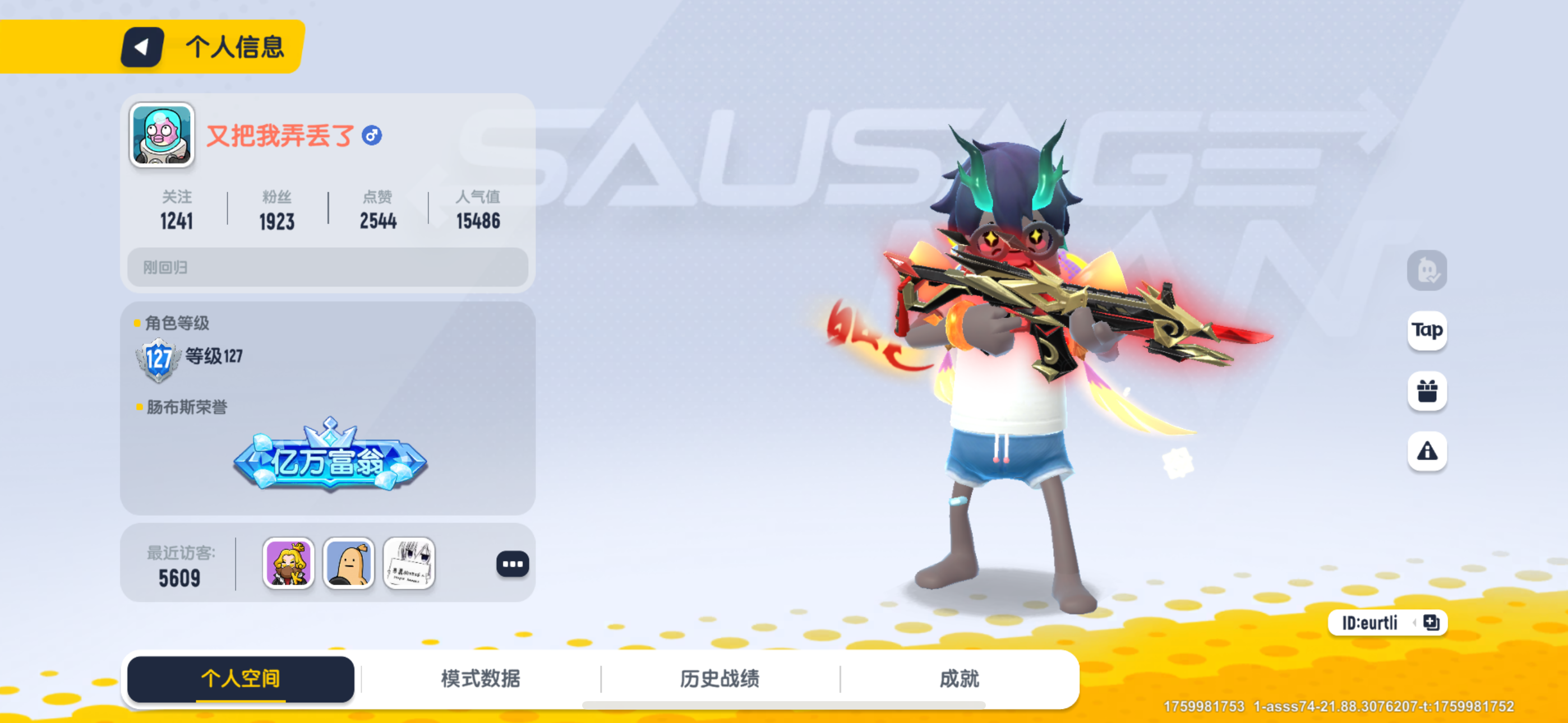The width and height of the screenshot is (1568, 723).
Task: Select the 成就 tab
Action: (961, 679)
